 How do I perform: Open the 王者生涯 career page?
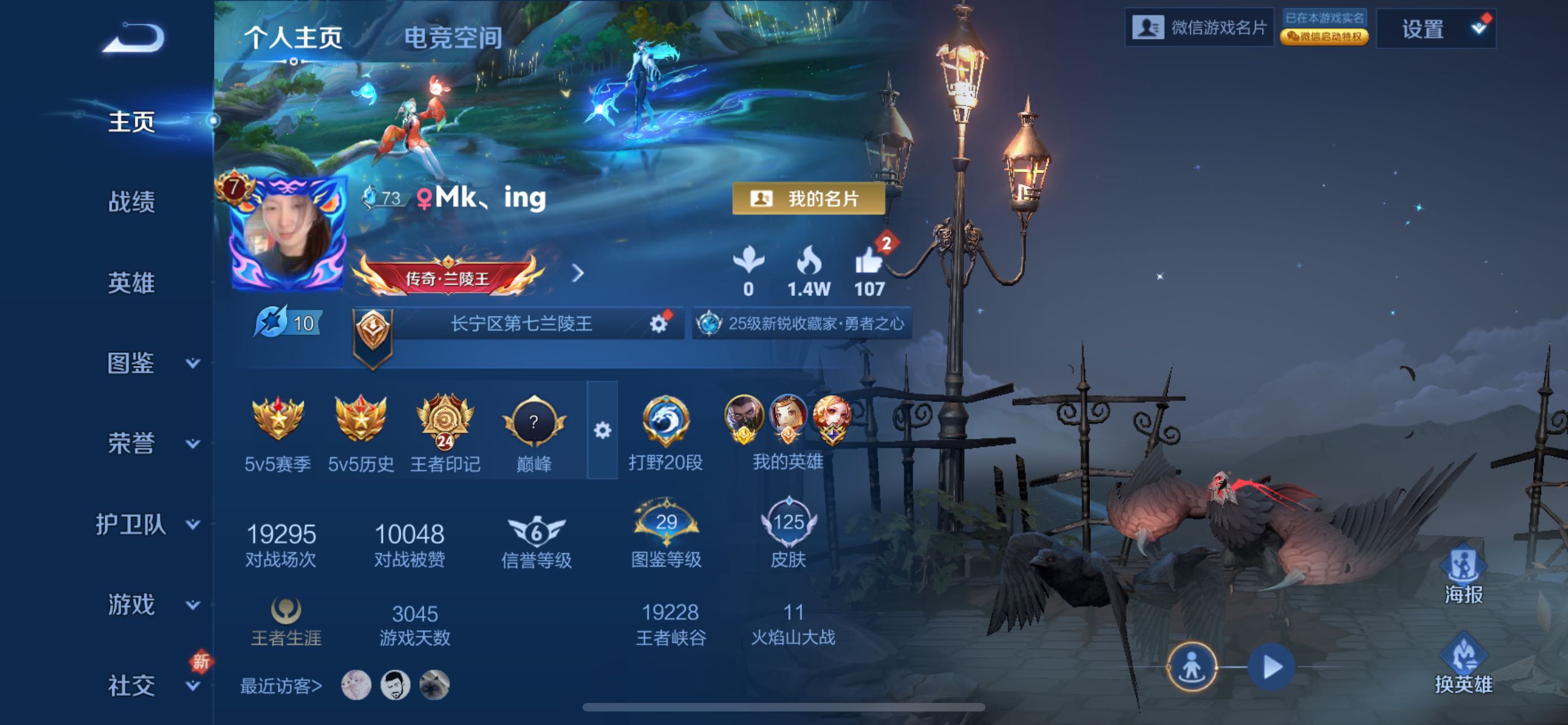(286, 621)
